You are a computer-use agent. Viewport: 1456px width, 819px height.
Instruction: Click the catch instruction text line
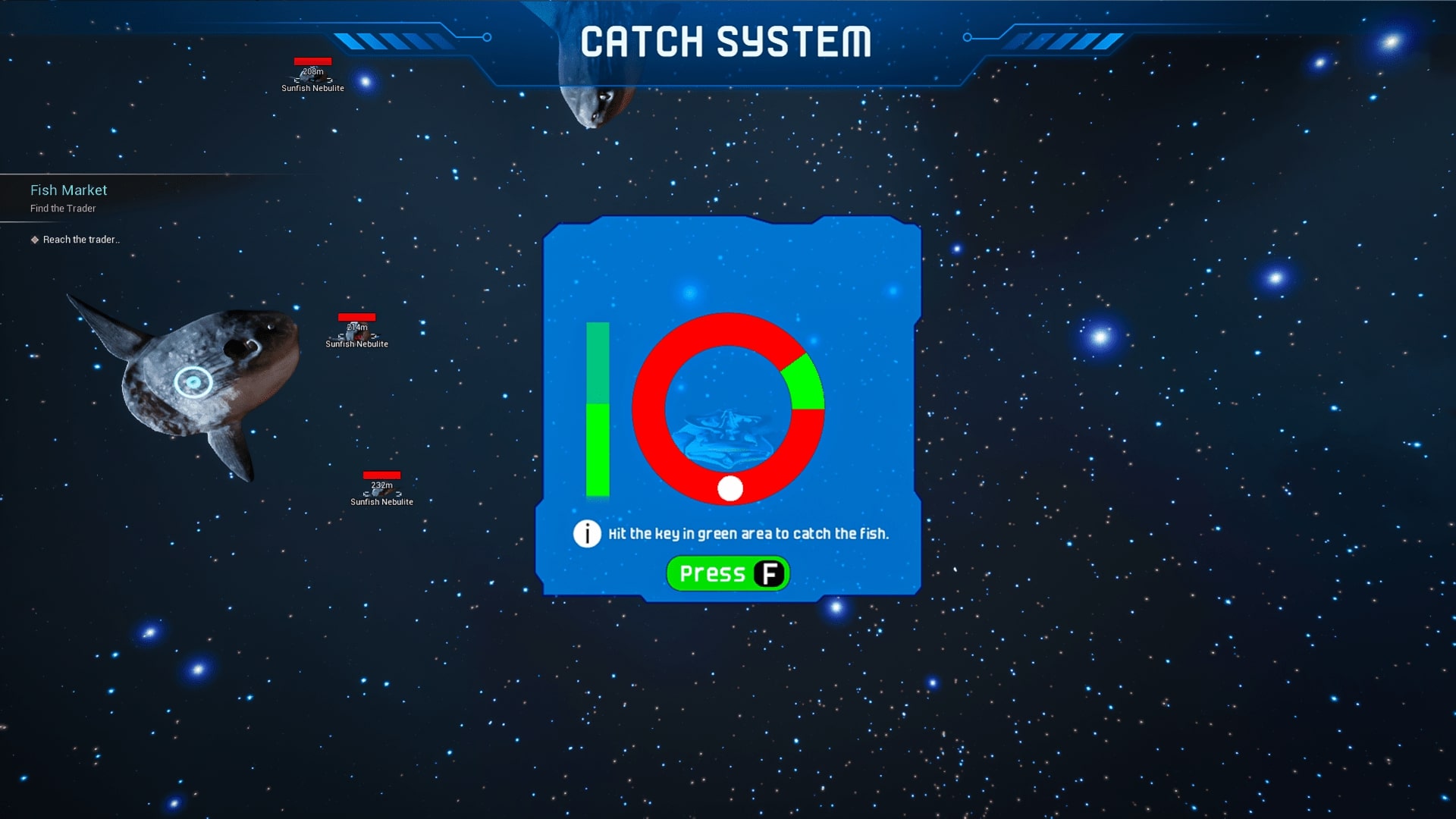(x=749, y=533)
